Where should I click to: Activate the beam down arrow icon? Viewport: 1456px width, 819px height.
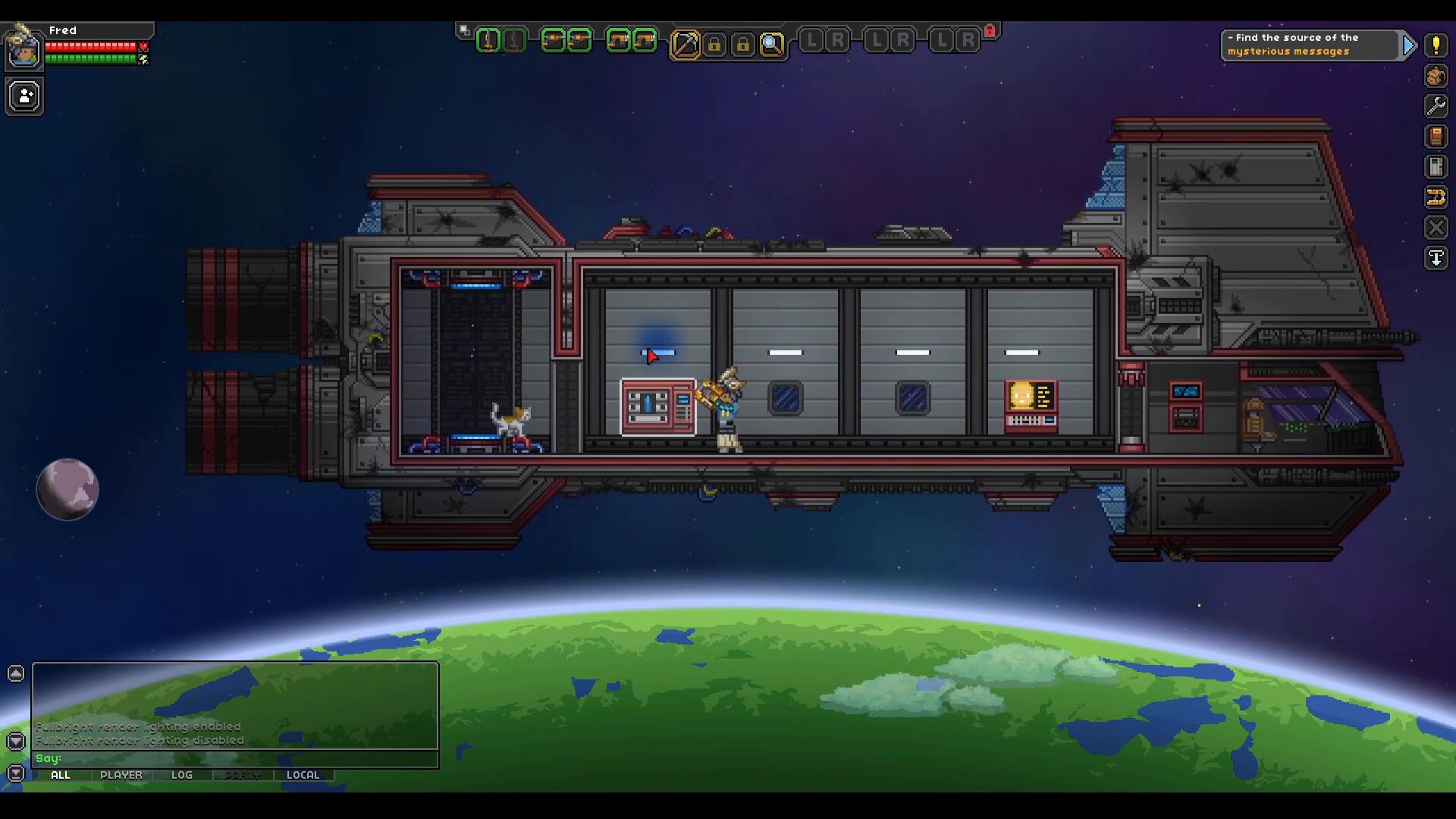(x=1436, y=258)
